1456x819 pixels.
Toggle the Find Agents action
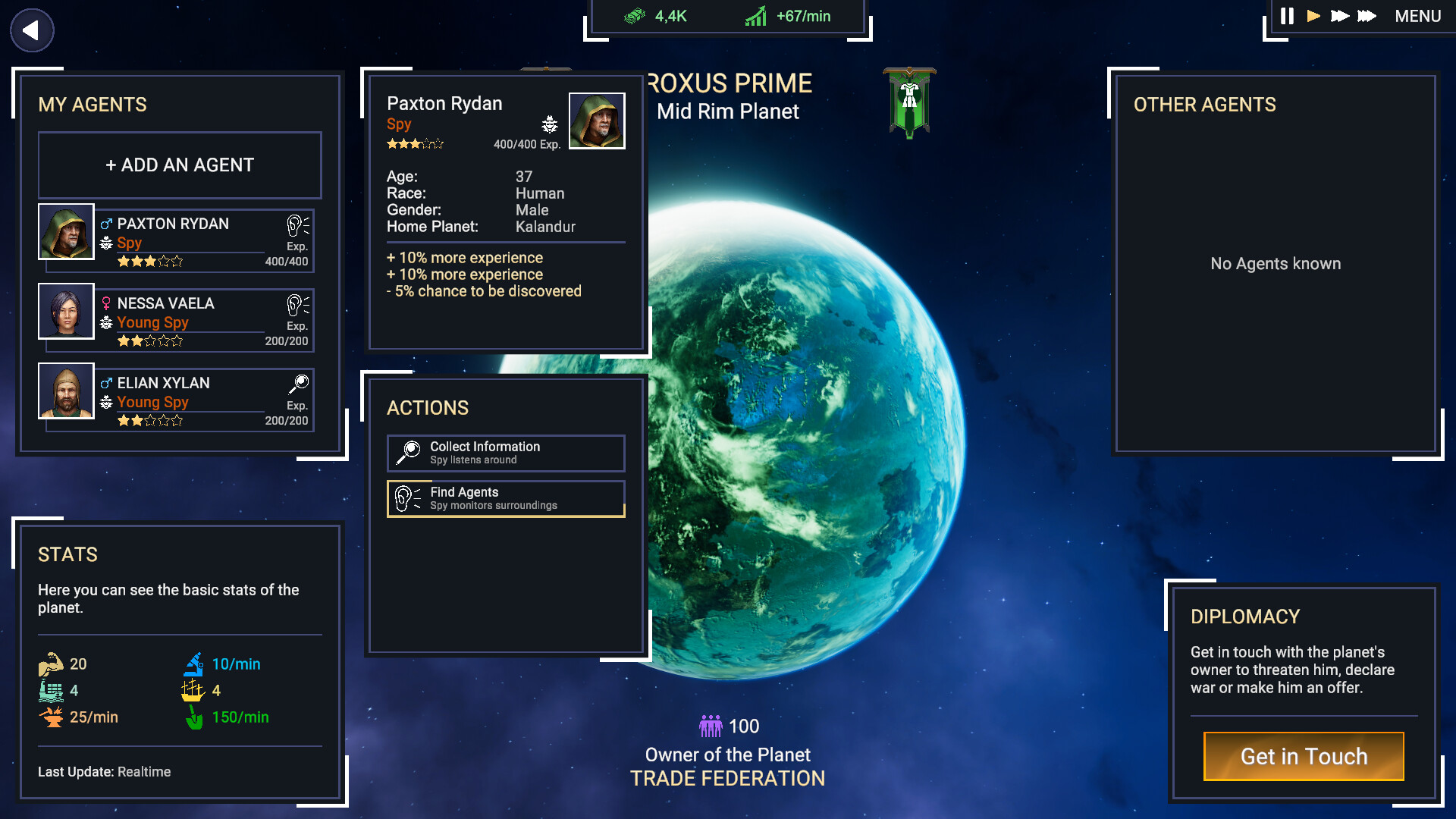(x=506, y=498)
